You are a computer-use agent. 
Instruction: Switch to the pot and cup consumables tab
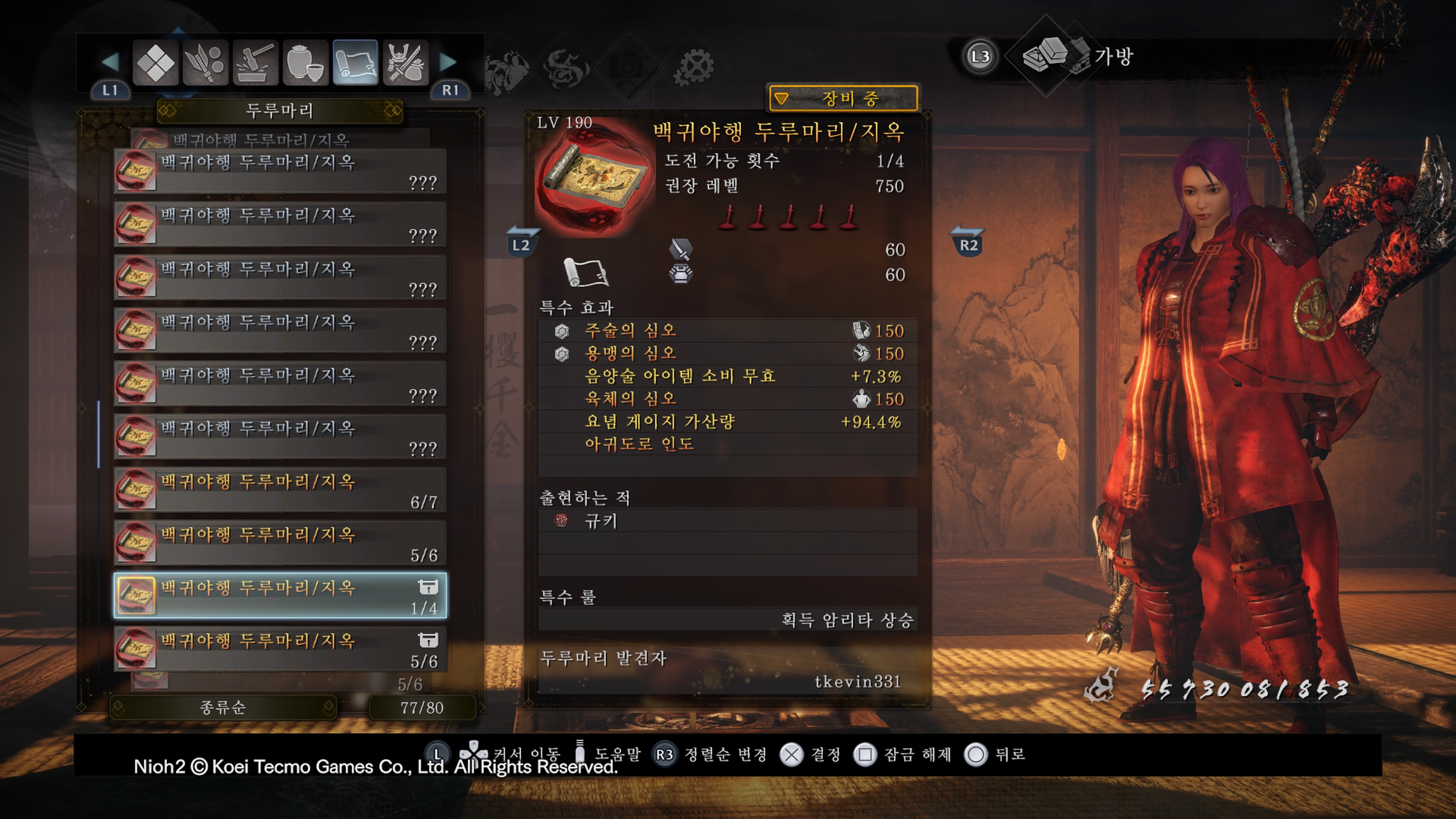pos(305,62)
